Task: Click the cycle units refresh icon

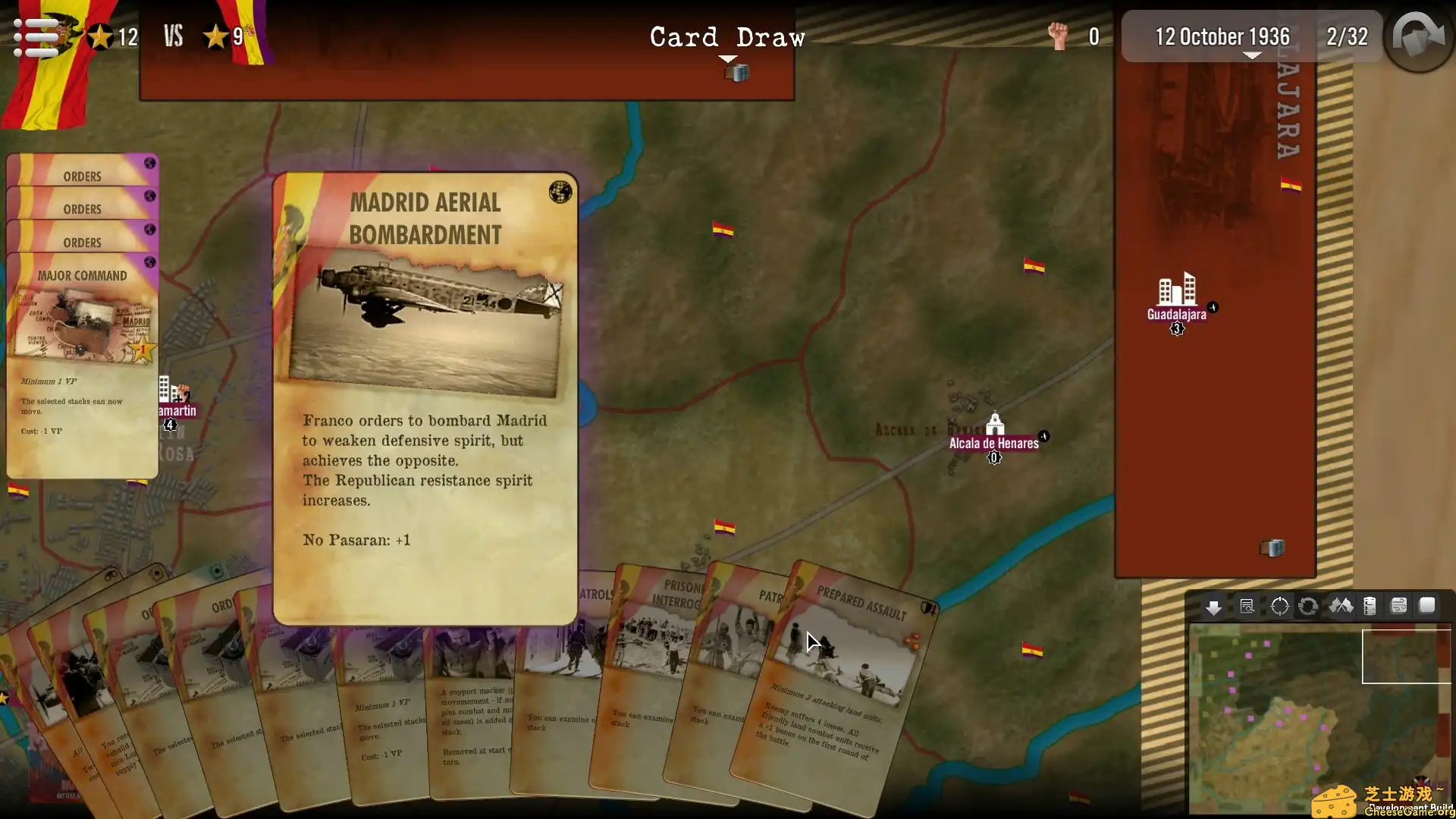Action: click(x=1307, y=606)
